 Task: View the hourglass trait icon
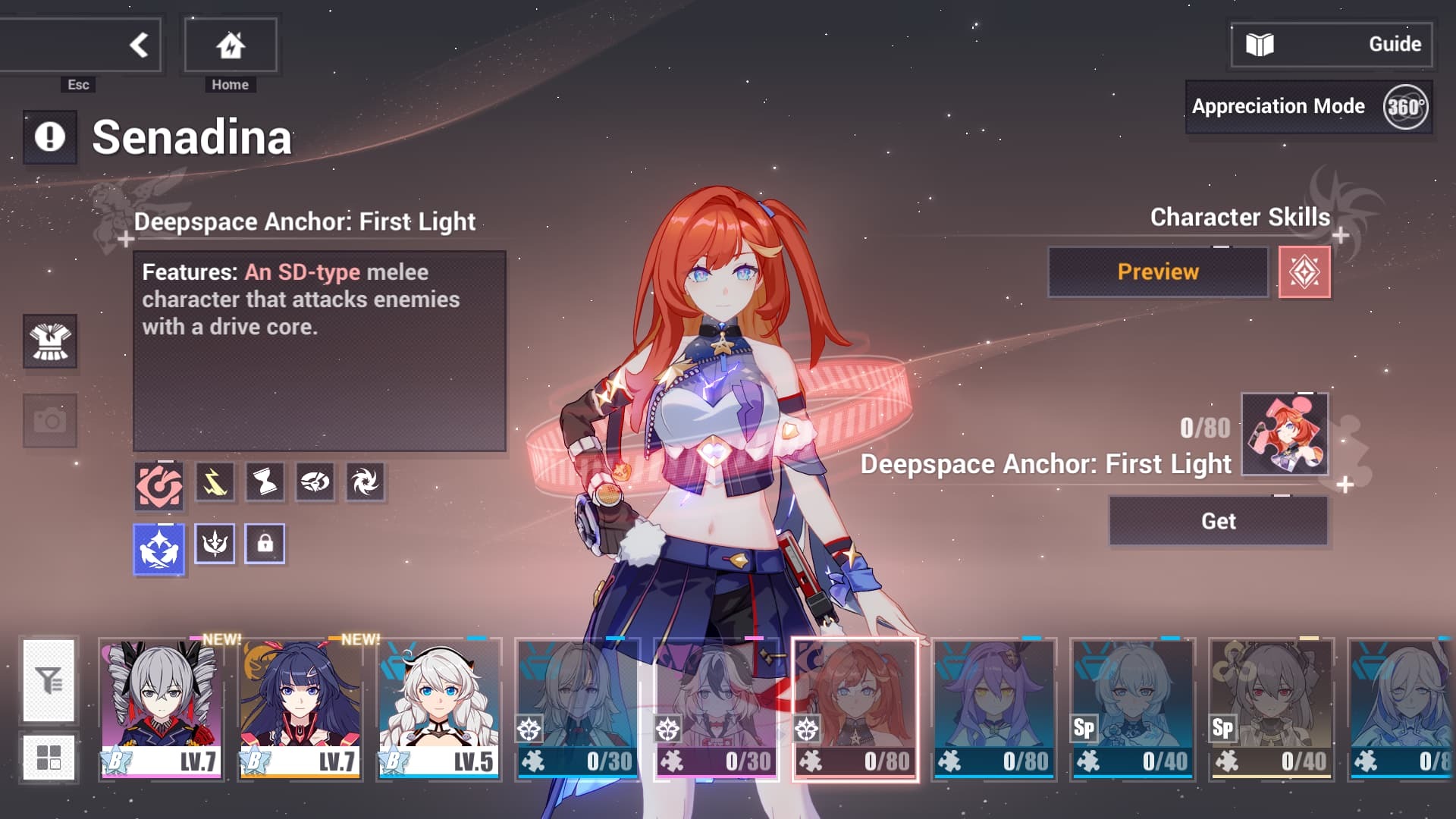265,482
